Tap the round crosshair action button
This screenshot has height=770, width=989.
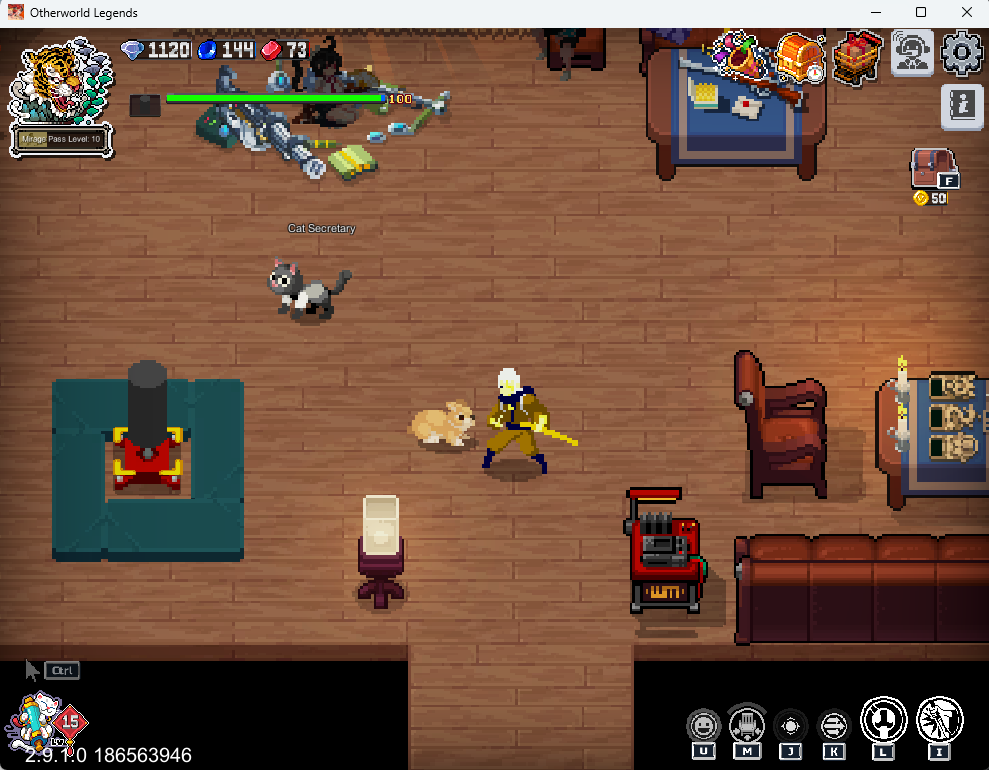(x=791, y=725)
